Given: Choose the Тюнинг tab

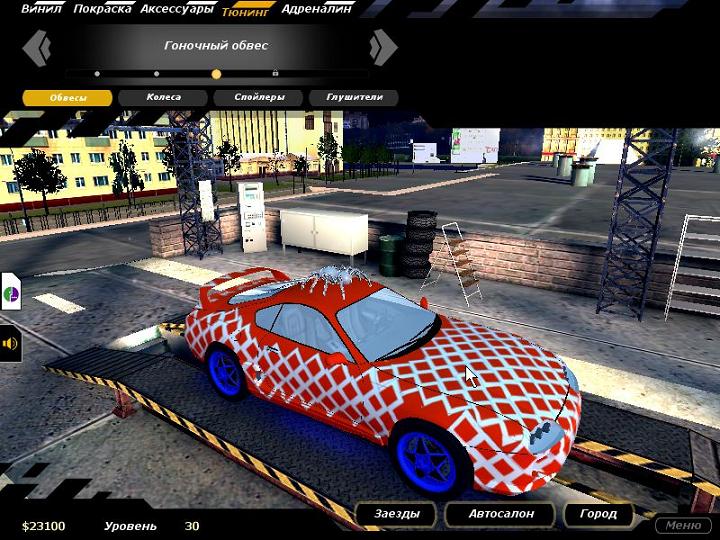Looking at the screenshot, I should pyautogui.click(x=247, y=12).
